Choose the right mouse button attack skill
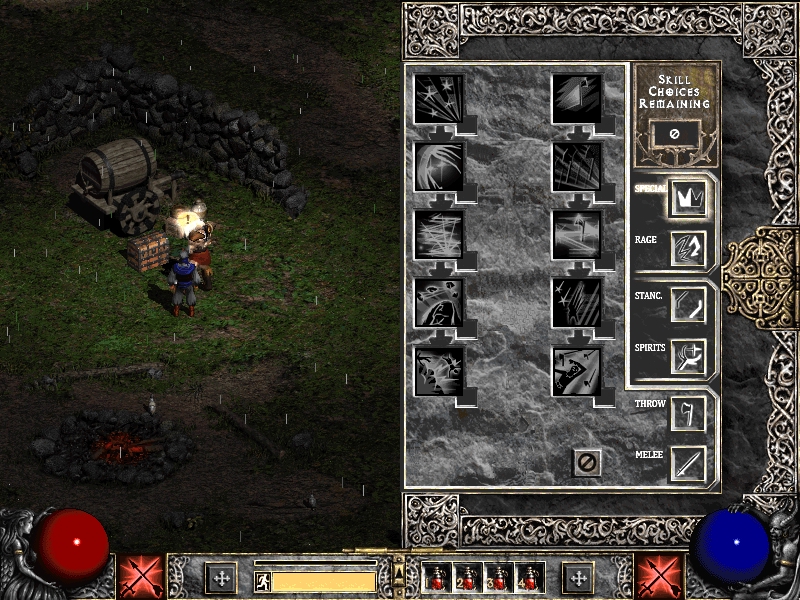The width and height of the screenshot is (800, 600). pos(659,577)
